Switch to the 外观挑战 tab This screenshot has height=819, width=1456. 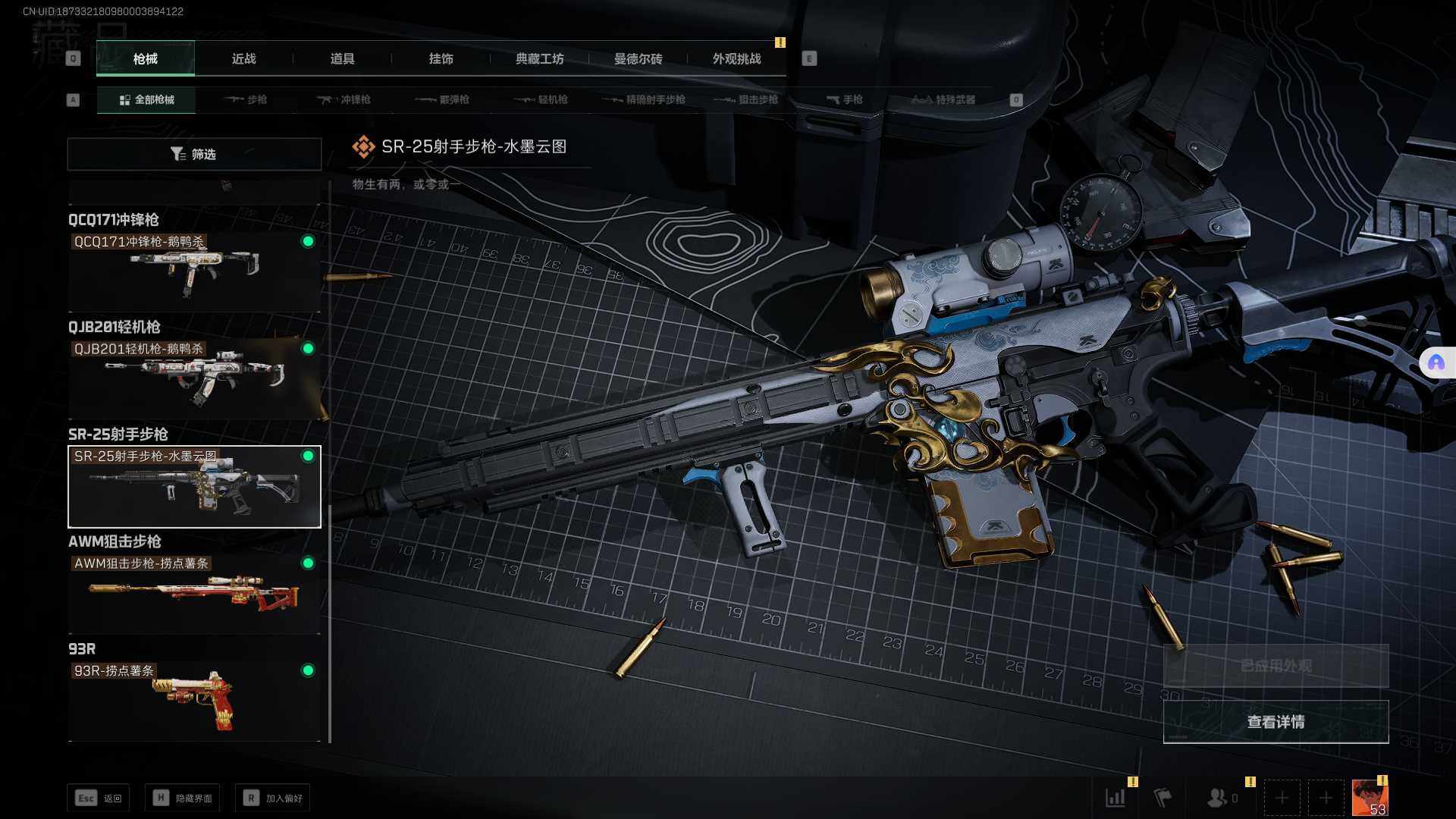coord(736,59)
